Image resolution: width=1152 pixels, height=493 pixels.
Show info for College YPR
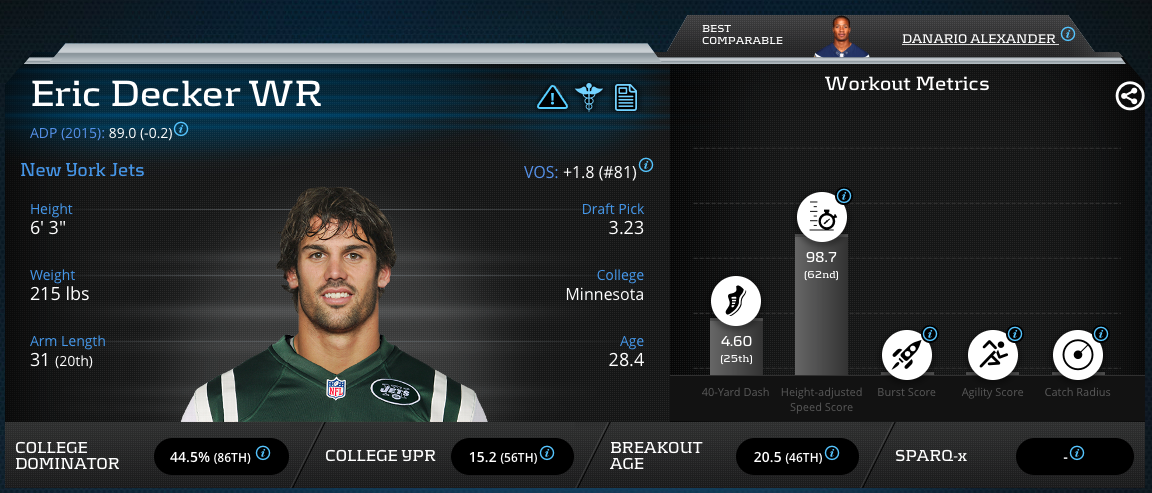click(x=548, y=453)
